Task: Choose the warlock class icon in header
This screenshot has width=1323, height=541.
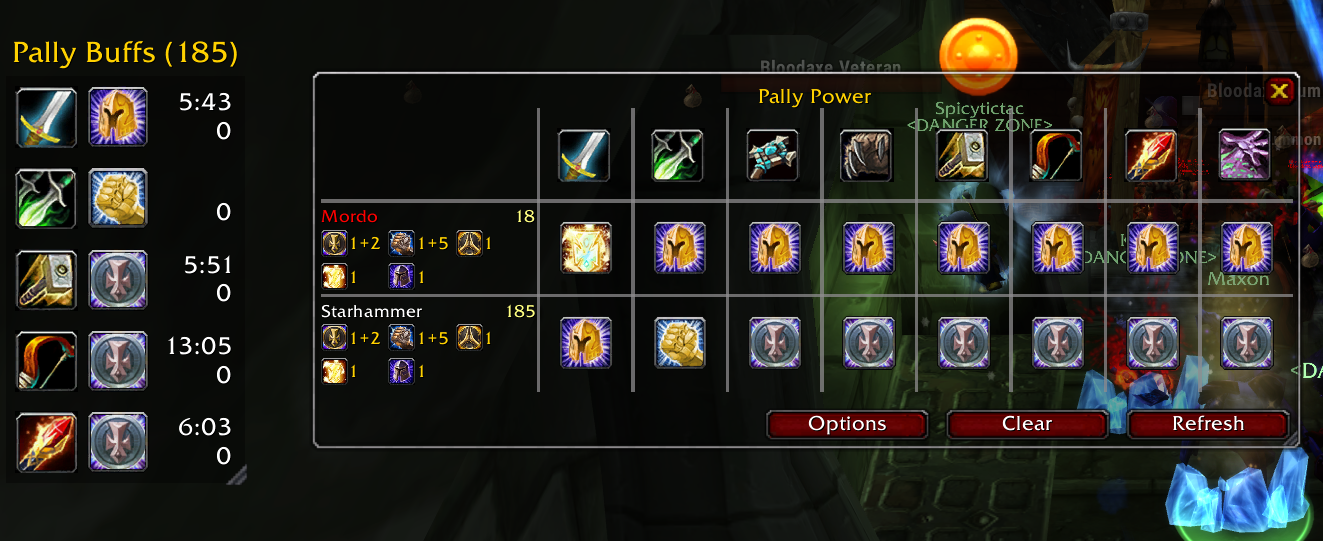Action: point(1245,155)
